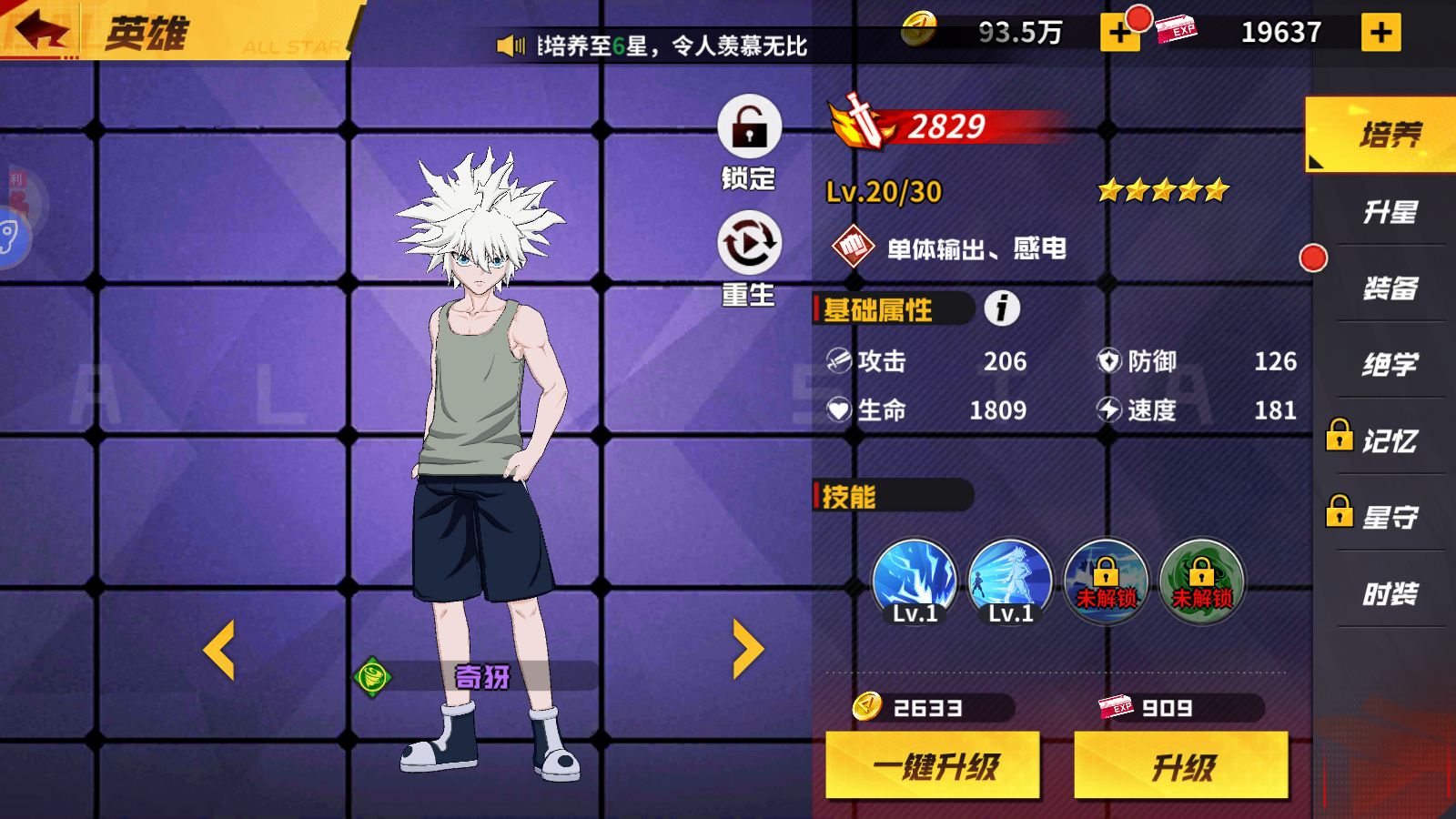
Task: View the locked green fourth skill
Action: (x=1203, y=581)
